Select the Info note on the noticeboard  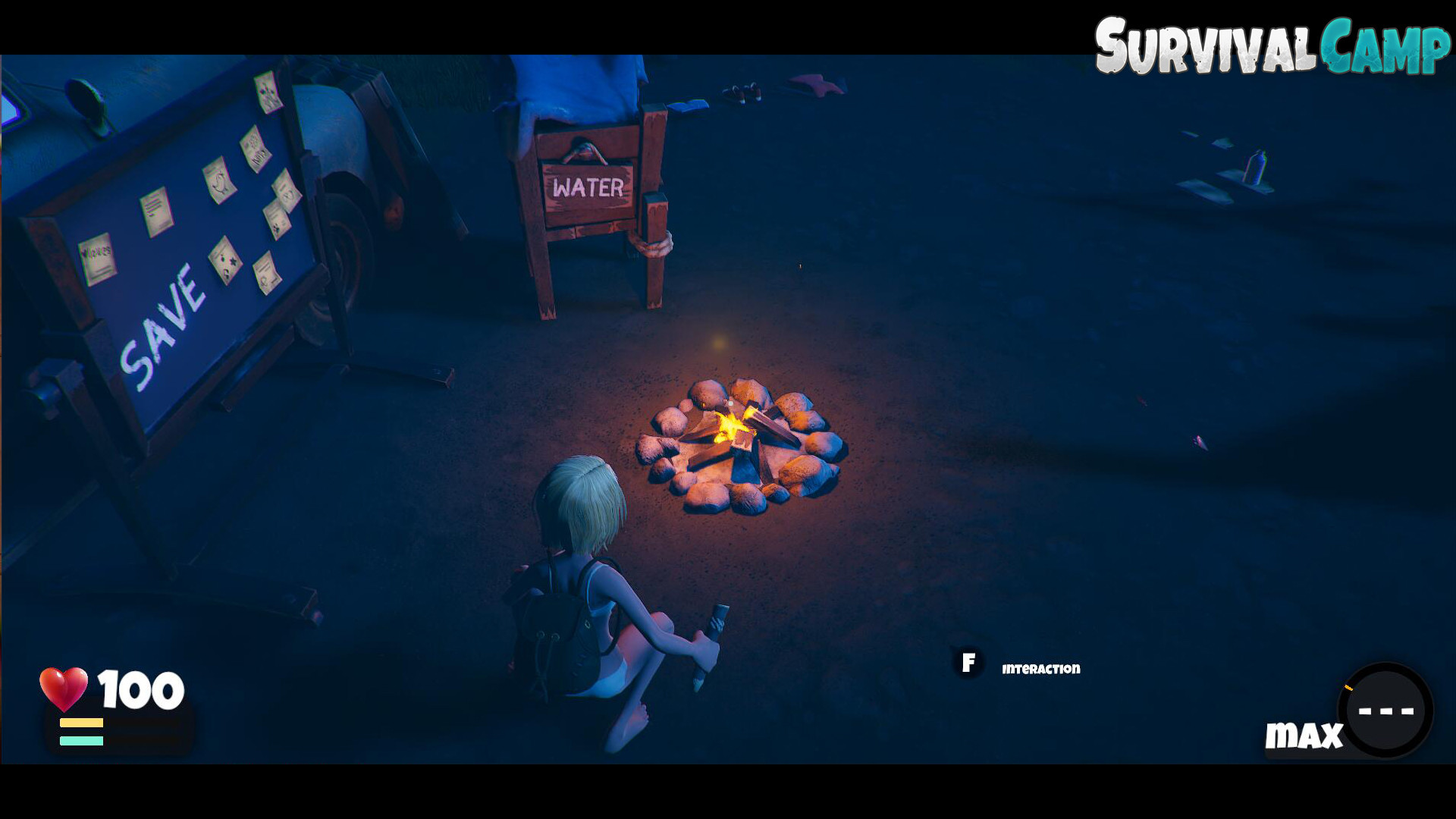[x=254, y=152]
